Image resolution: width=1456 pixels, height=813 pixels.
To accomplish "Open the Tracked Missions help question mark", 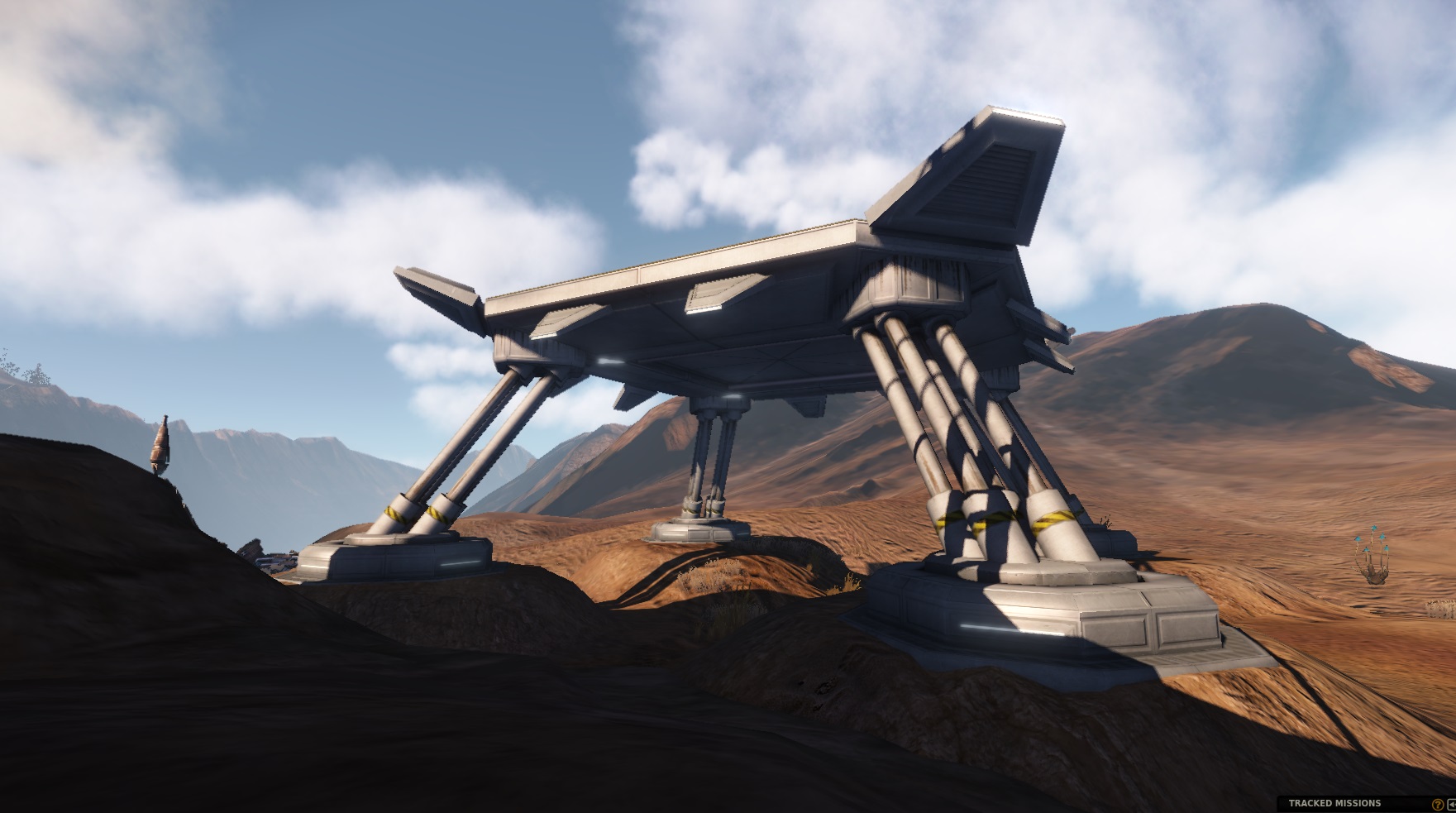I will (x=1437, y=804).
